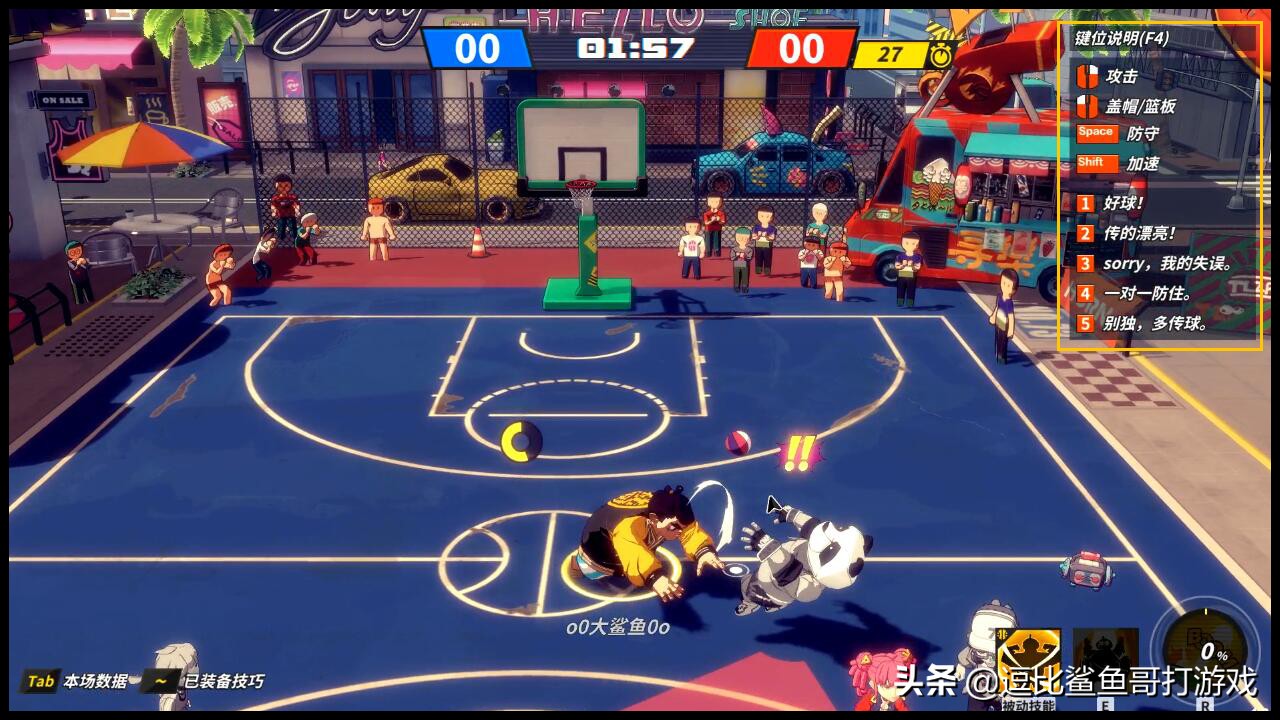Image resolution: width=1280 pixels, height=720 pixels.
Task: Click the right mouse 盖帽/篮板 icon
Action: tap(1085, 103)
